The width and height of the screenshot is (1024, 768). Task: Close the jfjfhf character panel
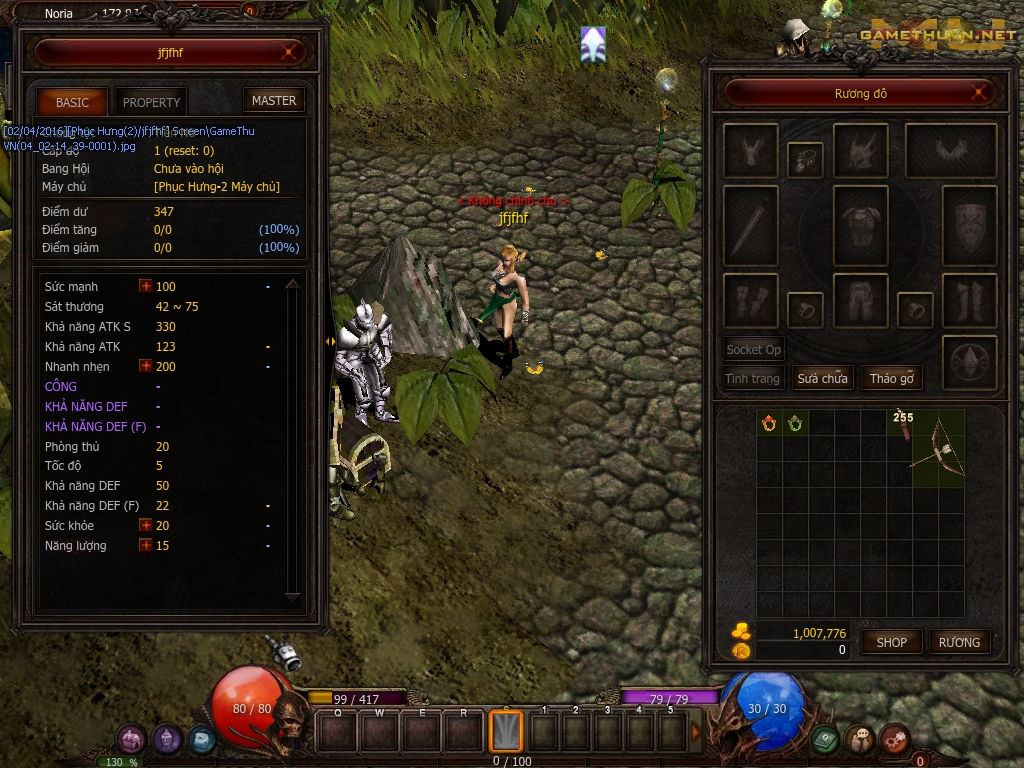[x=290, y=52]
